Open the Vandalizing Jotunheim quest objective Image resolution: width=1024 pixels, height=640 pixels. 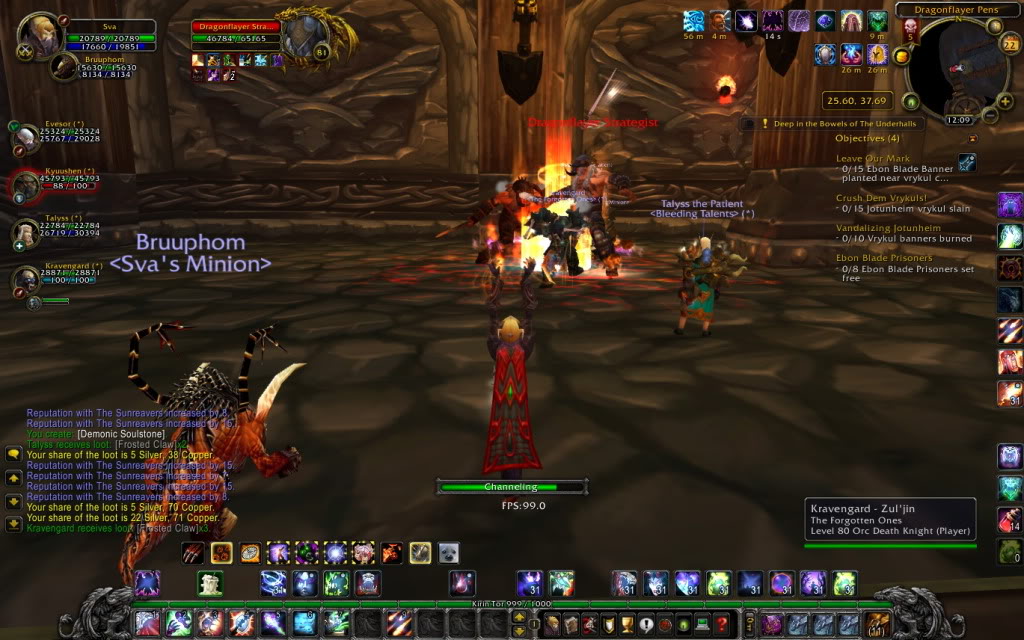coord(888,228)
